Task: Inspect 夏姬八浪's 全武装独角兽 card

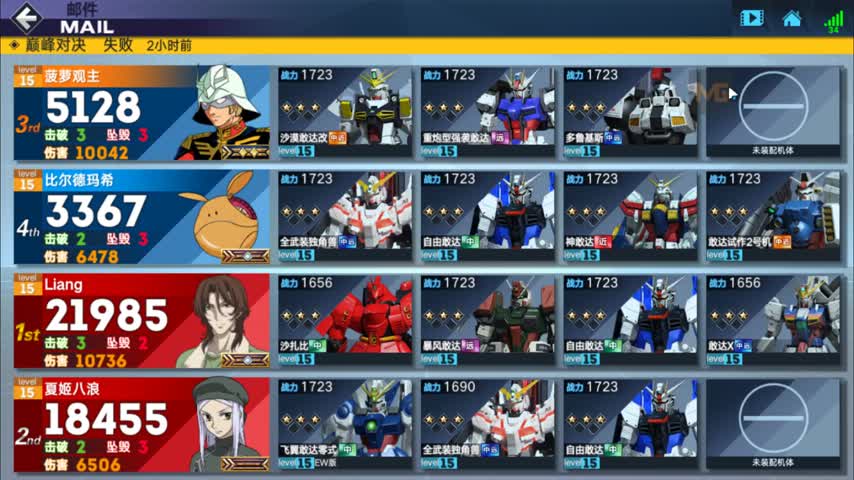Action: [x=488, y=425]
